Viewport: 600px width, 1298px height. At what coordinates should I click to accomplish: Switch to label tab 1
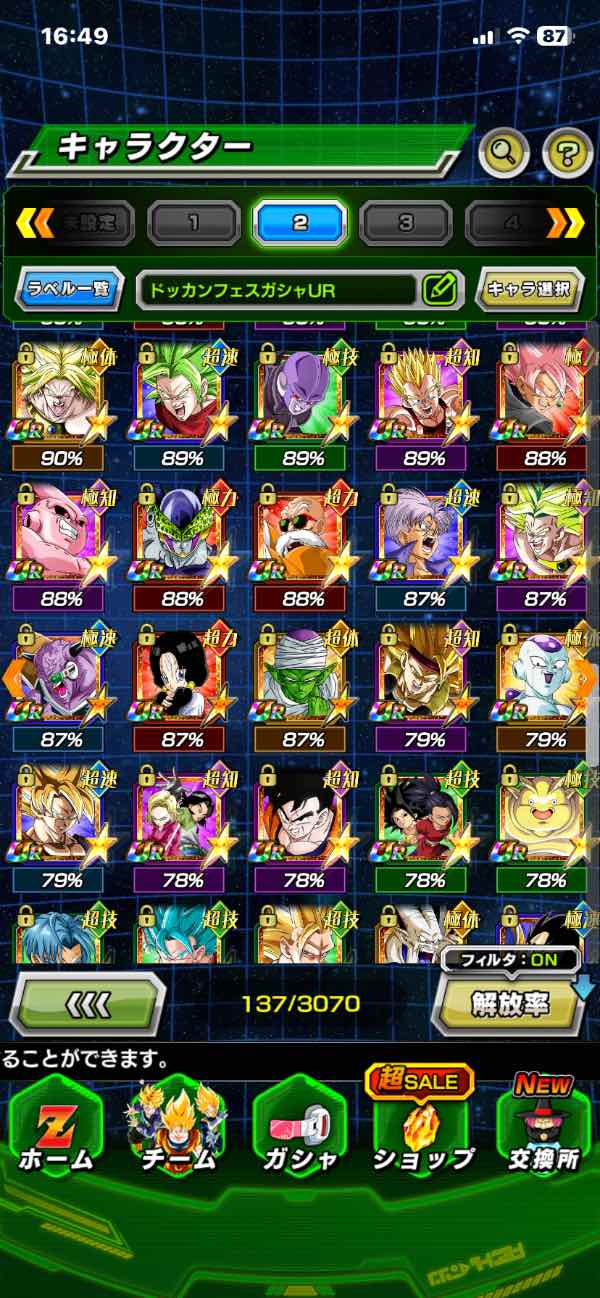coord(193,222)
